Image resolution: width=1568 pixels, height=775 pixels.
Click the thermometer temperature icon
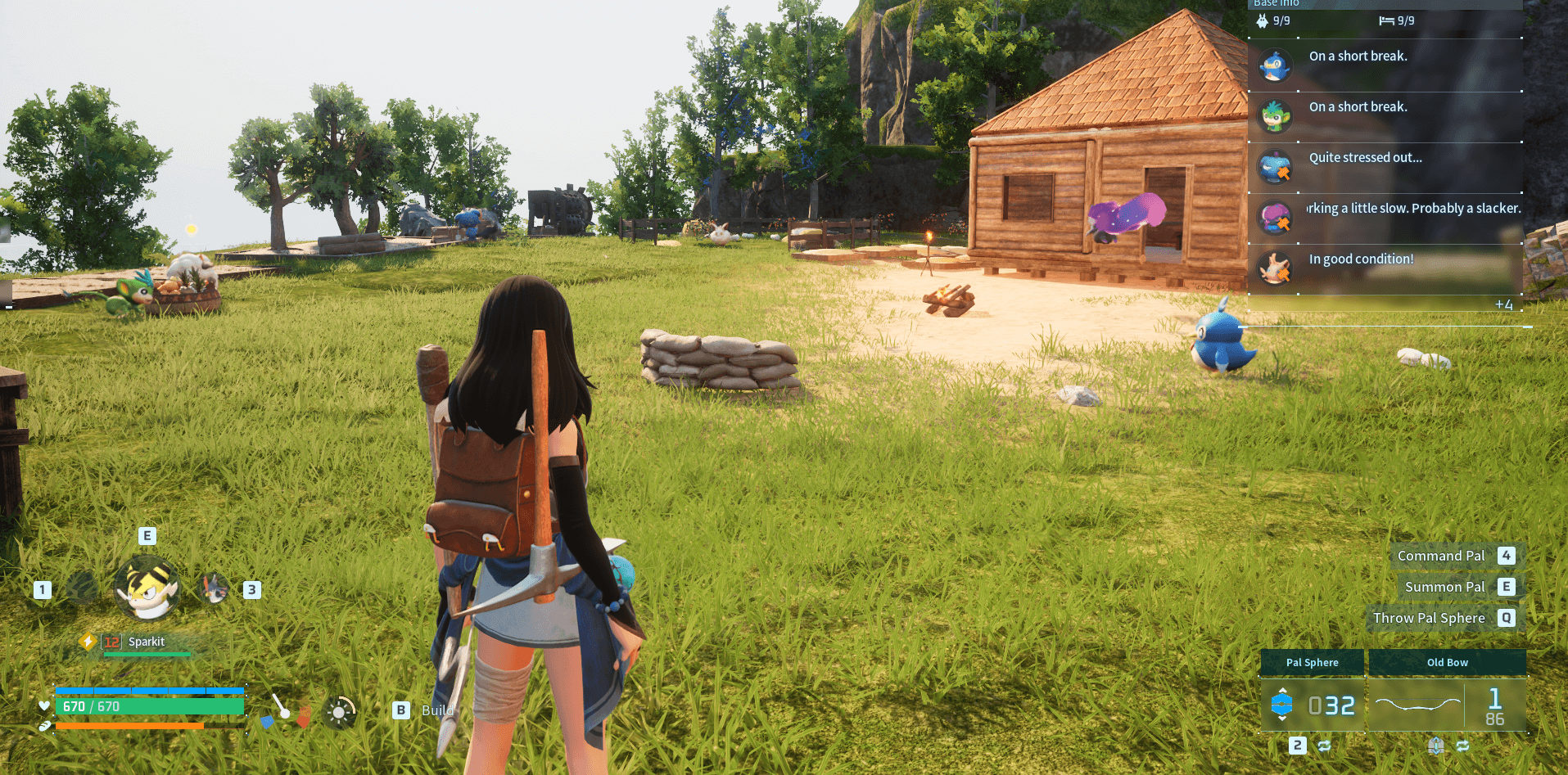(283, 709)
